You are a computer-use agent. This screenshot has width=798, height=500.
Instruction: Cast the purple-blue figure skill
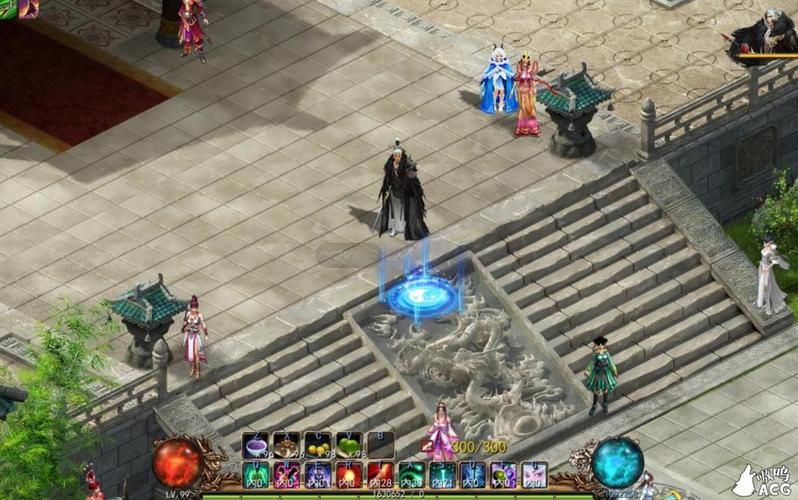click(318, 474)
